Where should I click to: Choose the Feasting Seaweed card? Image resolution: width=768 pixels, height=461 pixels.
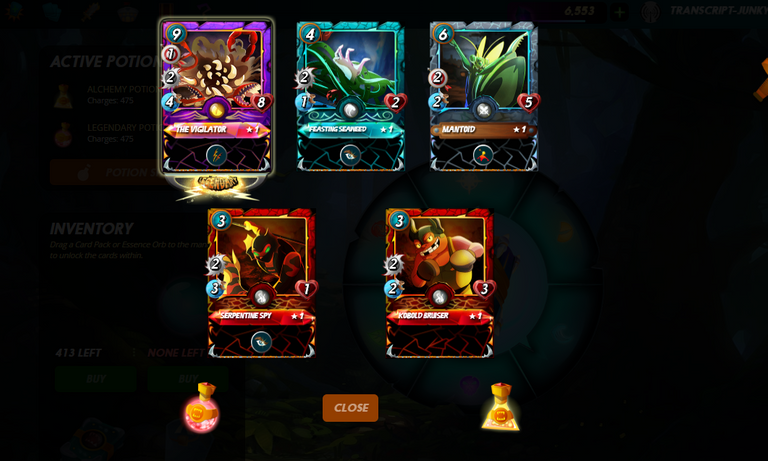[x=350, y=96]
